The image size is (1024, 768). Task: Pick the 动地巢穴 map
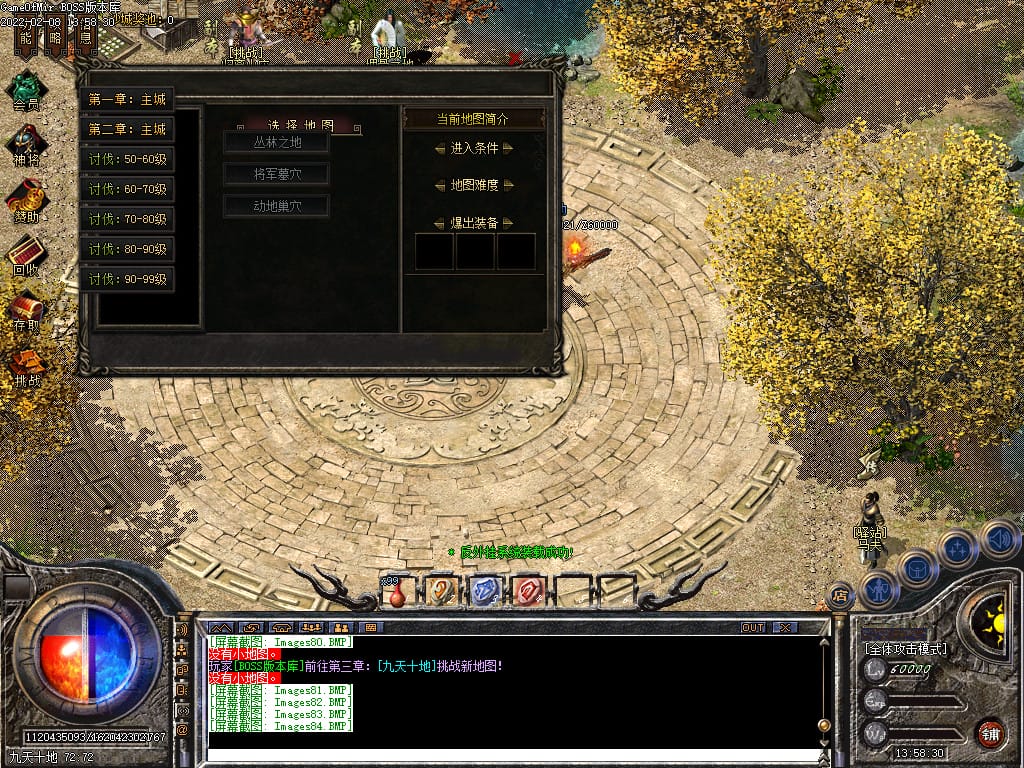(276, 206)
